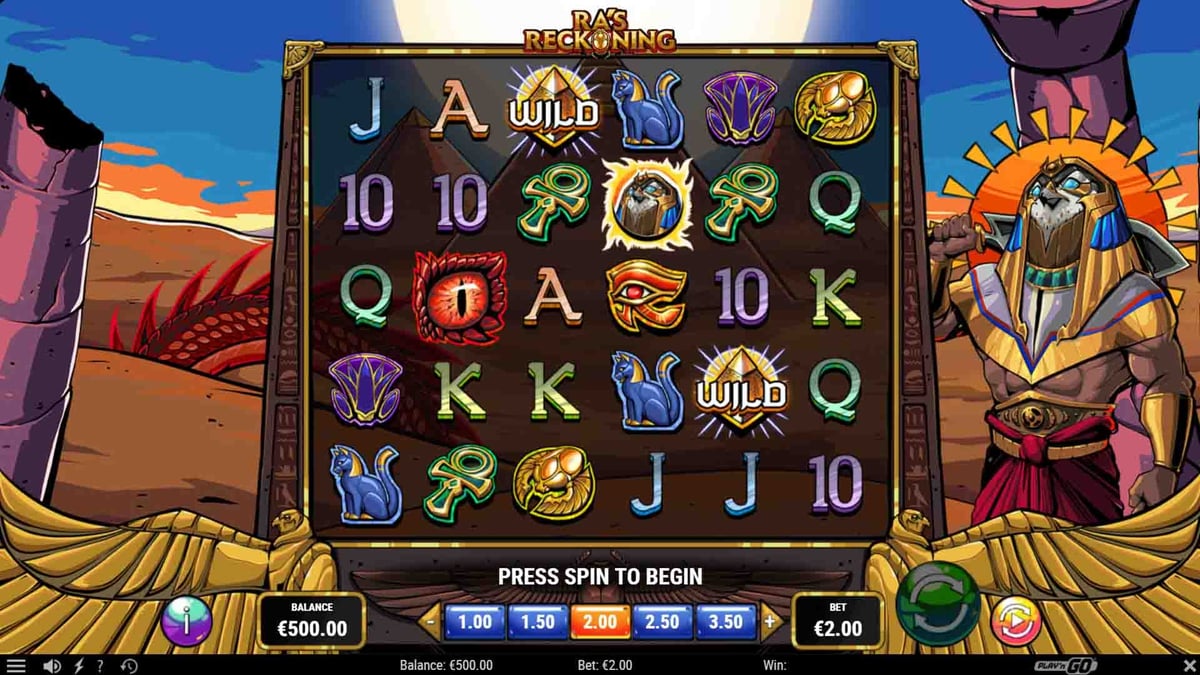Pick the highlighted 2.00 bet option

pos(600,622)
